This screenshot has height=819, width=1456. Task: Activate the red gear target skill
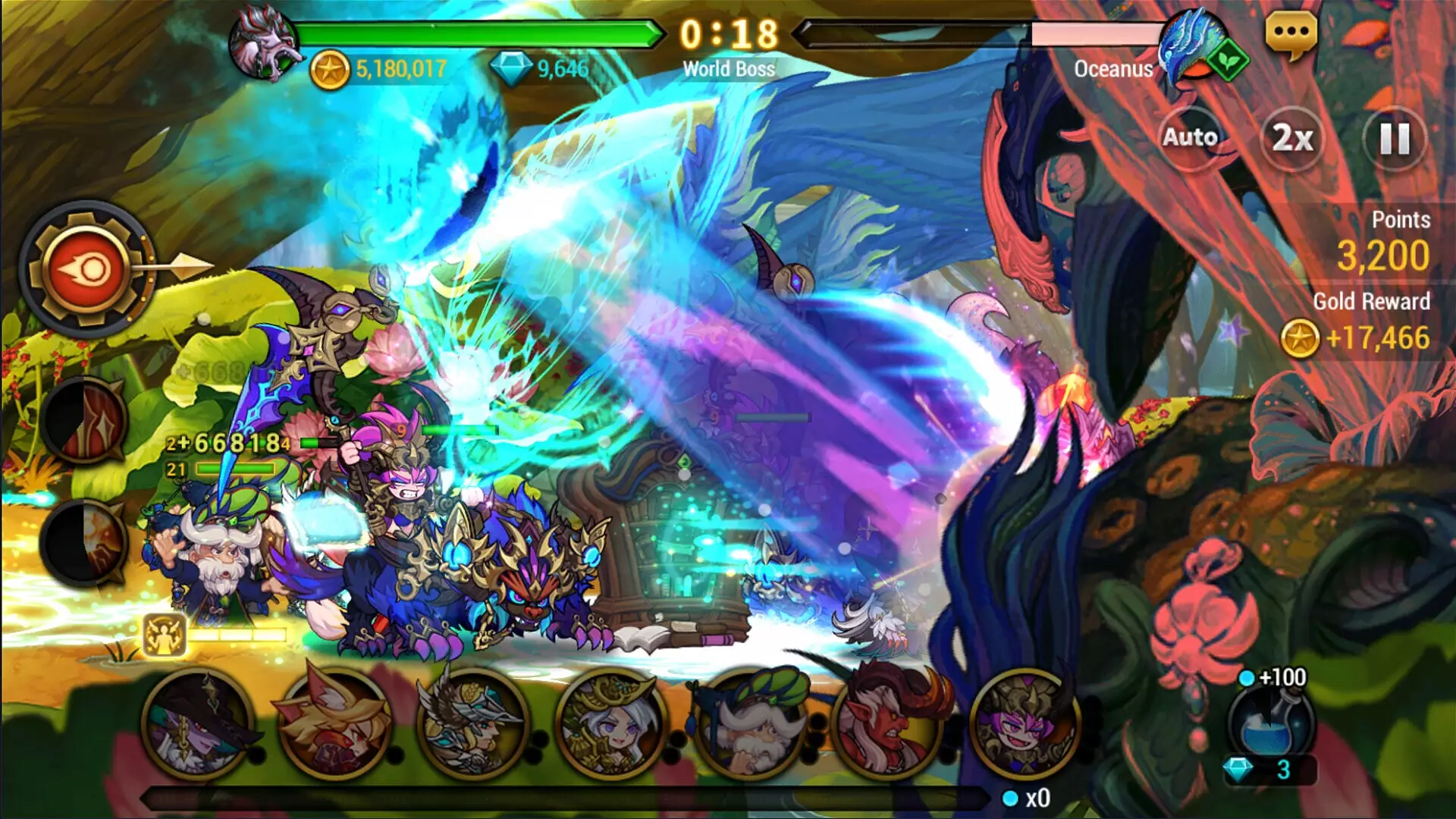(87, 269)
